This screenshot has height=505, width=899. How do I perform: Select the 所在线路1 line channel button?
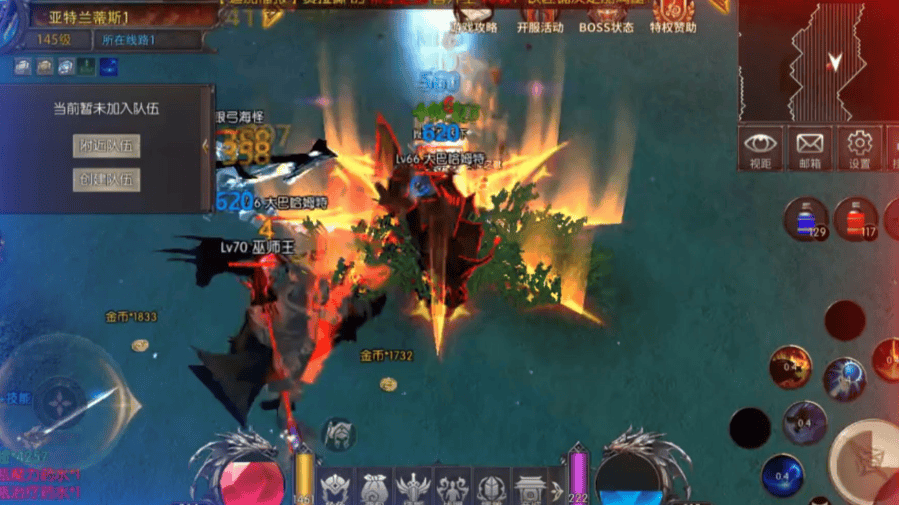(x=136, y=40)
